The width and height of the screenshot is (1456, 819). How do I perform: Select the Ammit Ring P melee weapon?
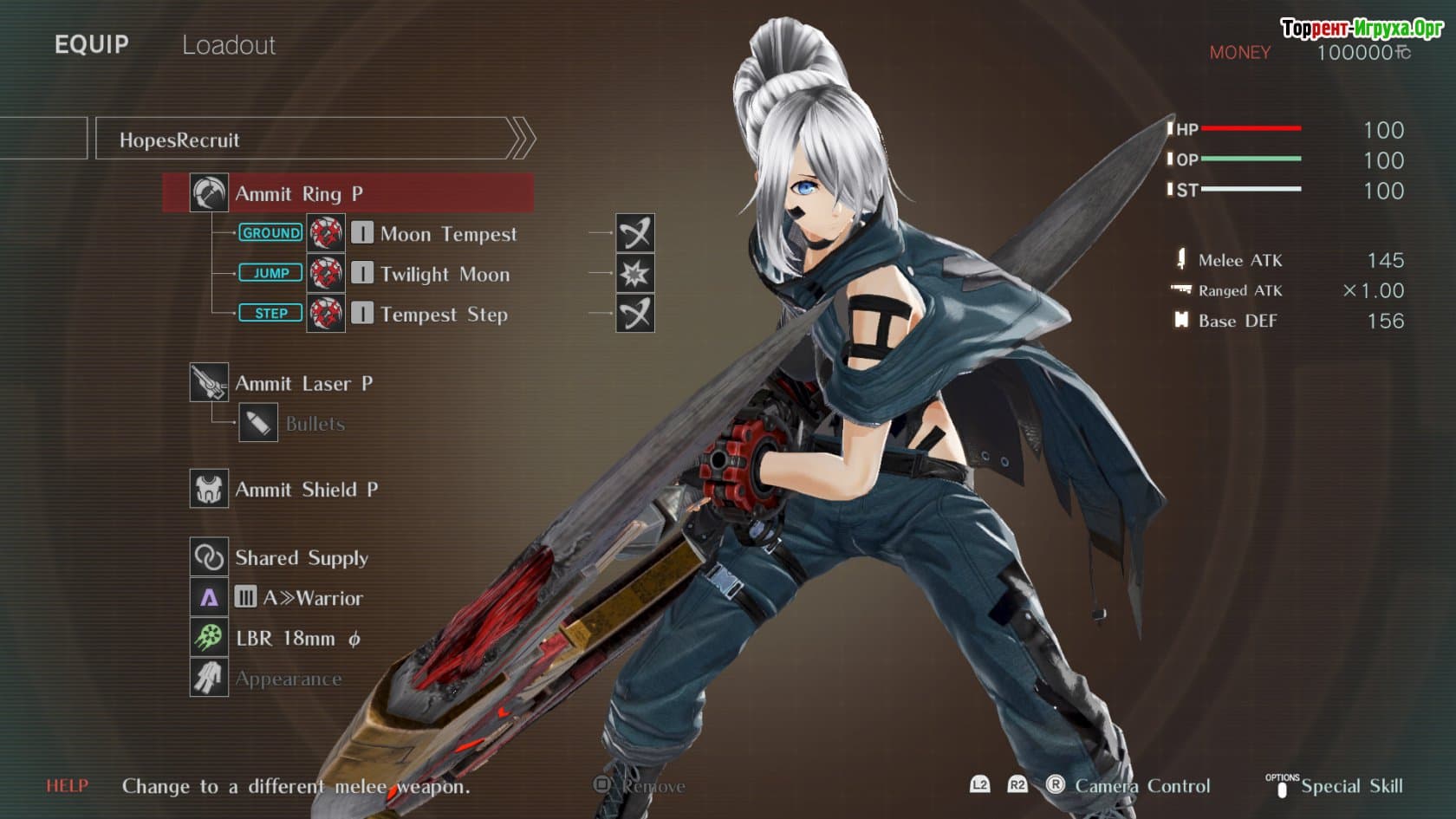pyautogui.click(x=348, y=193)
